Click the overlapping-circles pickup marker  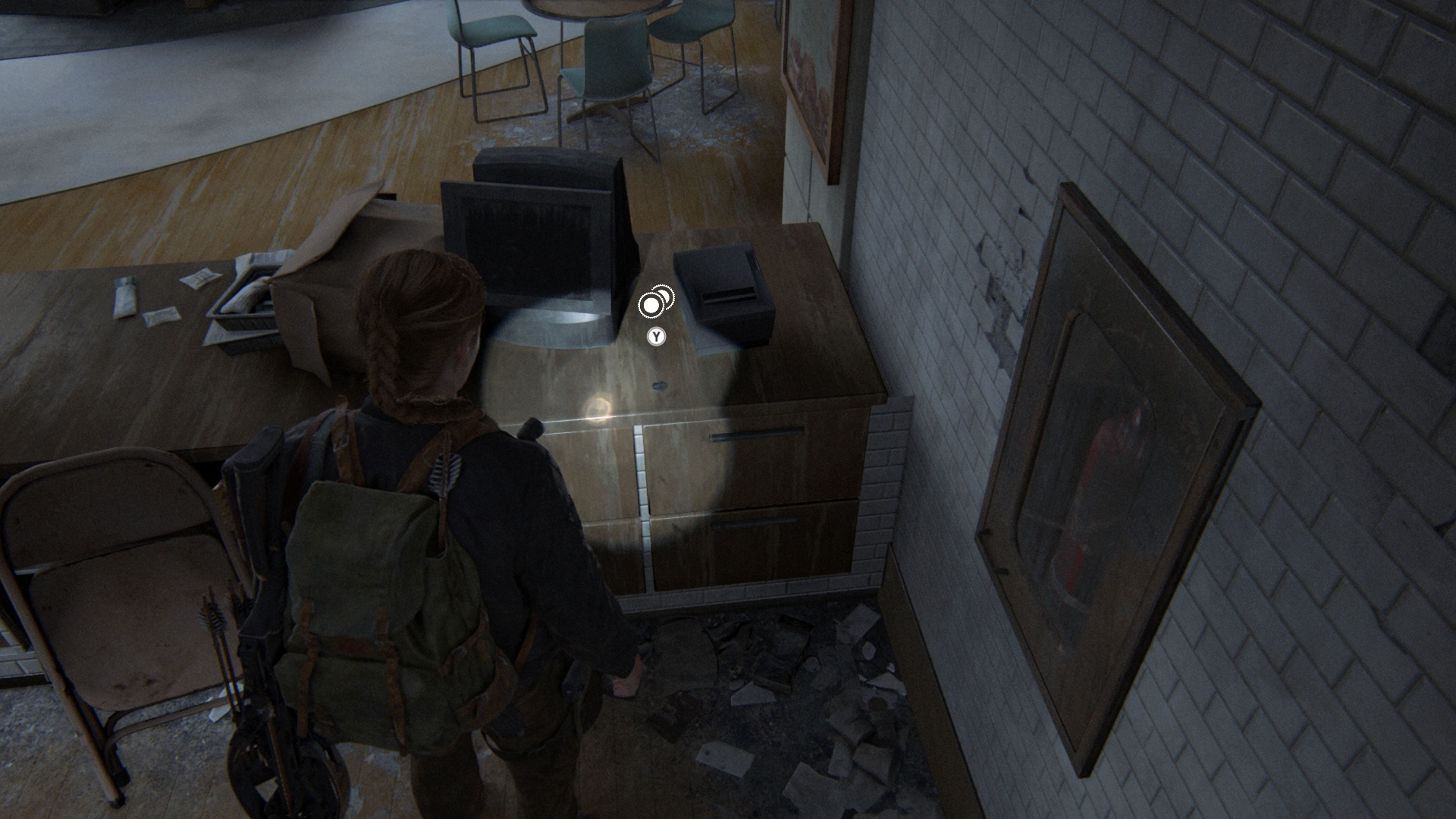pyautogui.click(x=654, y=303)
